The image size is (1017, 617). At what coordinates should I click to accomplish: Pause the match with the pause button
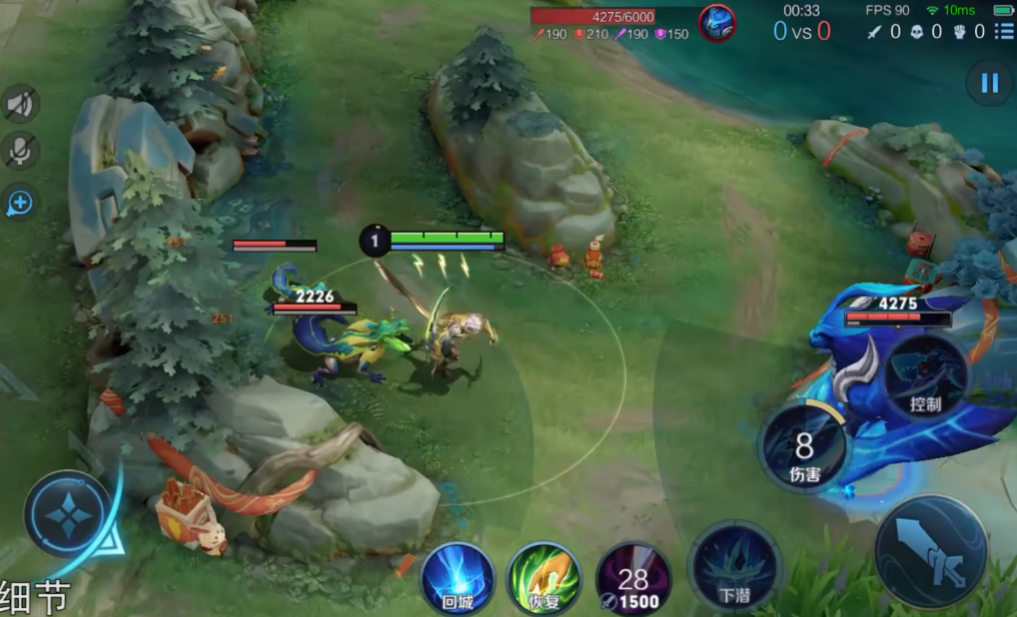tap(989, 83)
